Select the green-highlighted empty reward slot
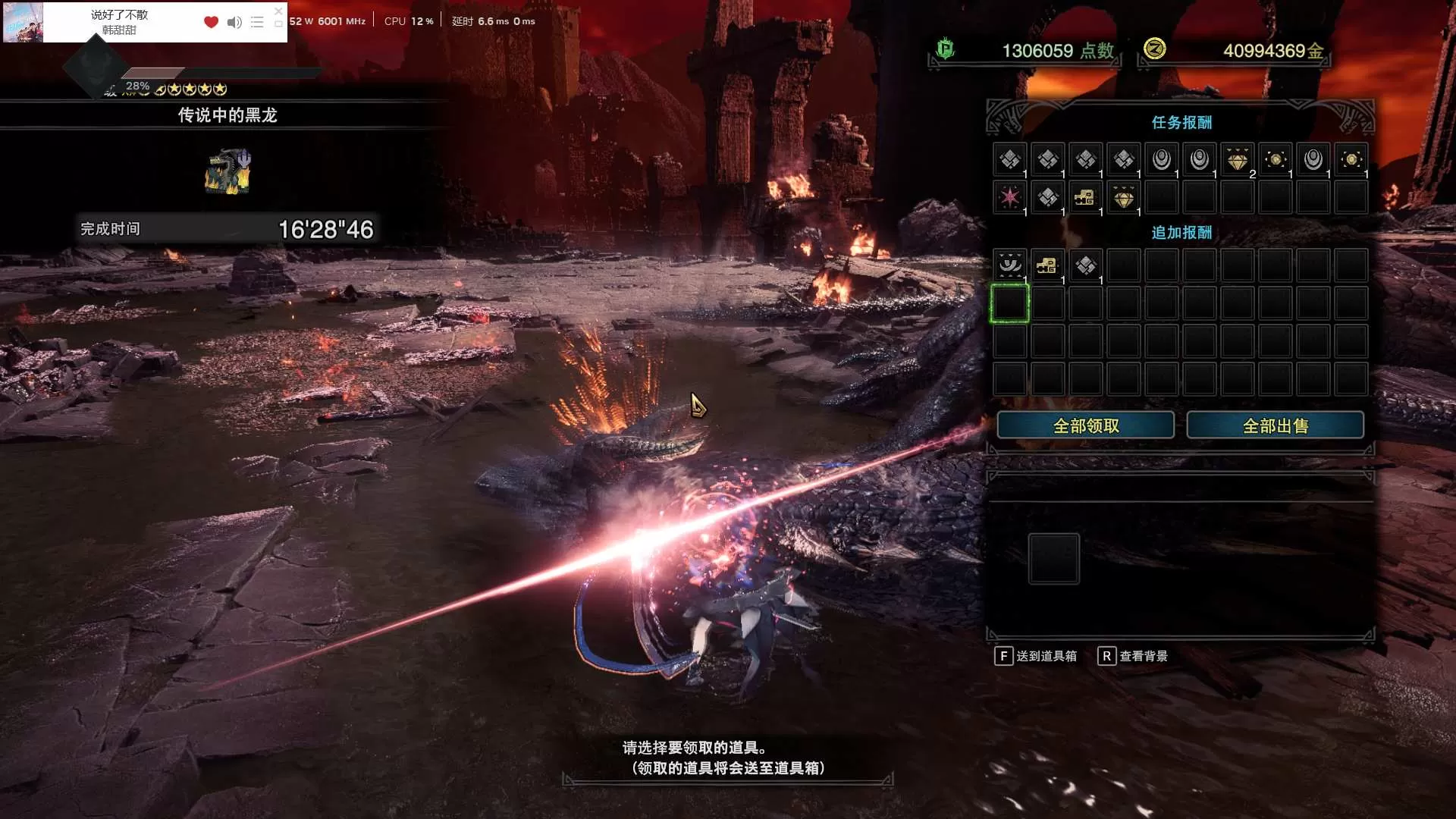Viewport: 1456px width, 819px height. click(x=1009, y=303)
